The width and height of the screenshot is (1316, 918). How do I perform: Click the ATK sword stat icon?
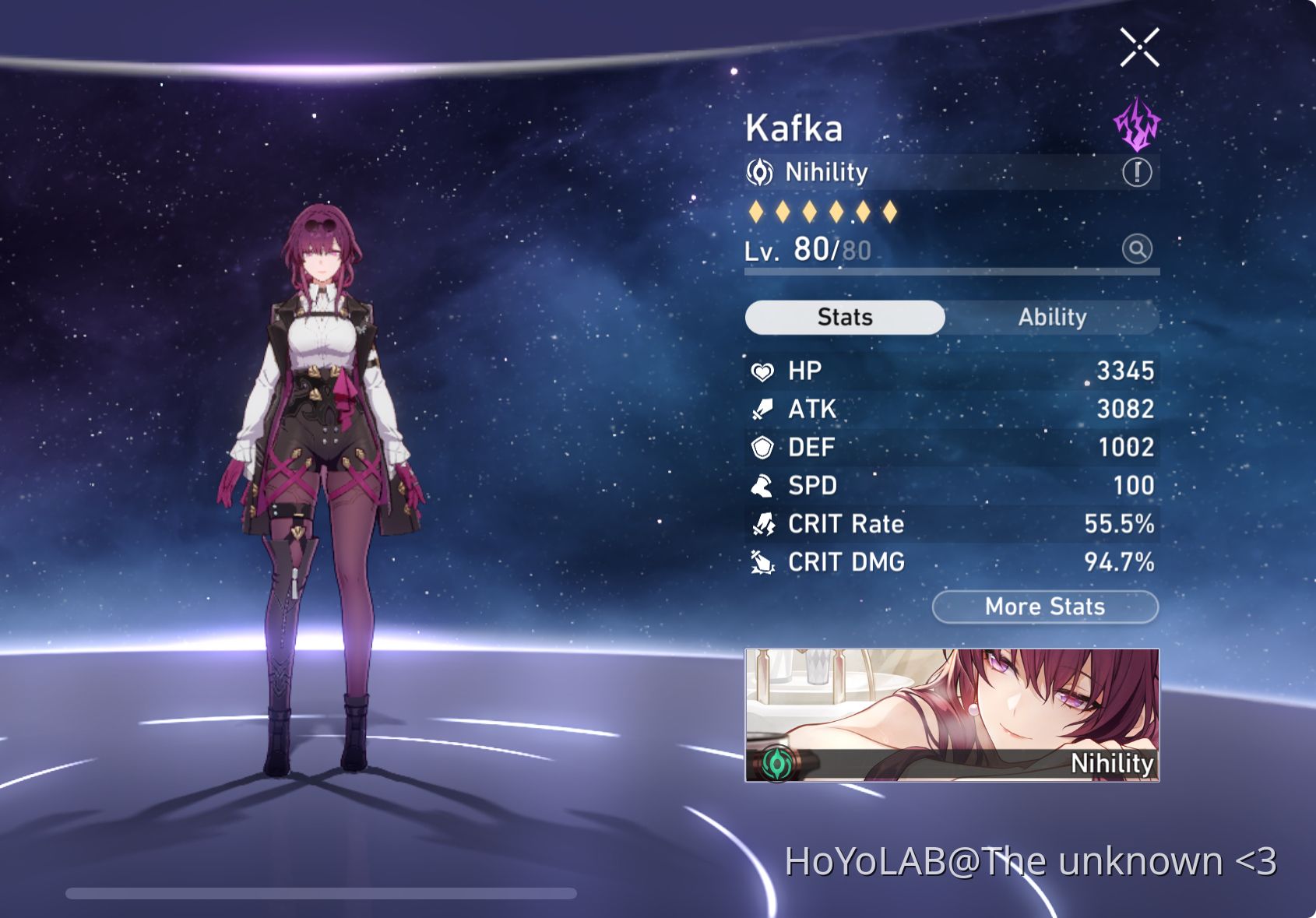coord(764,409)
